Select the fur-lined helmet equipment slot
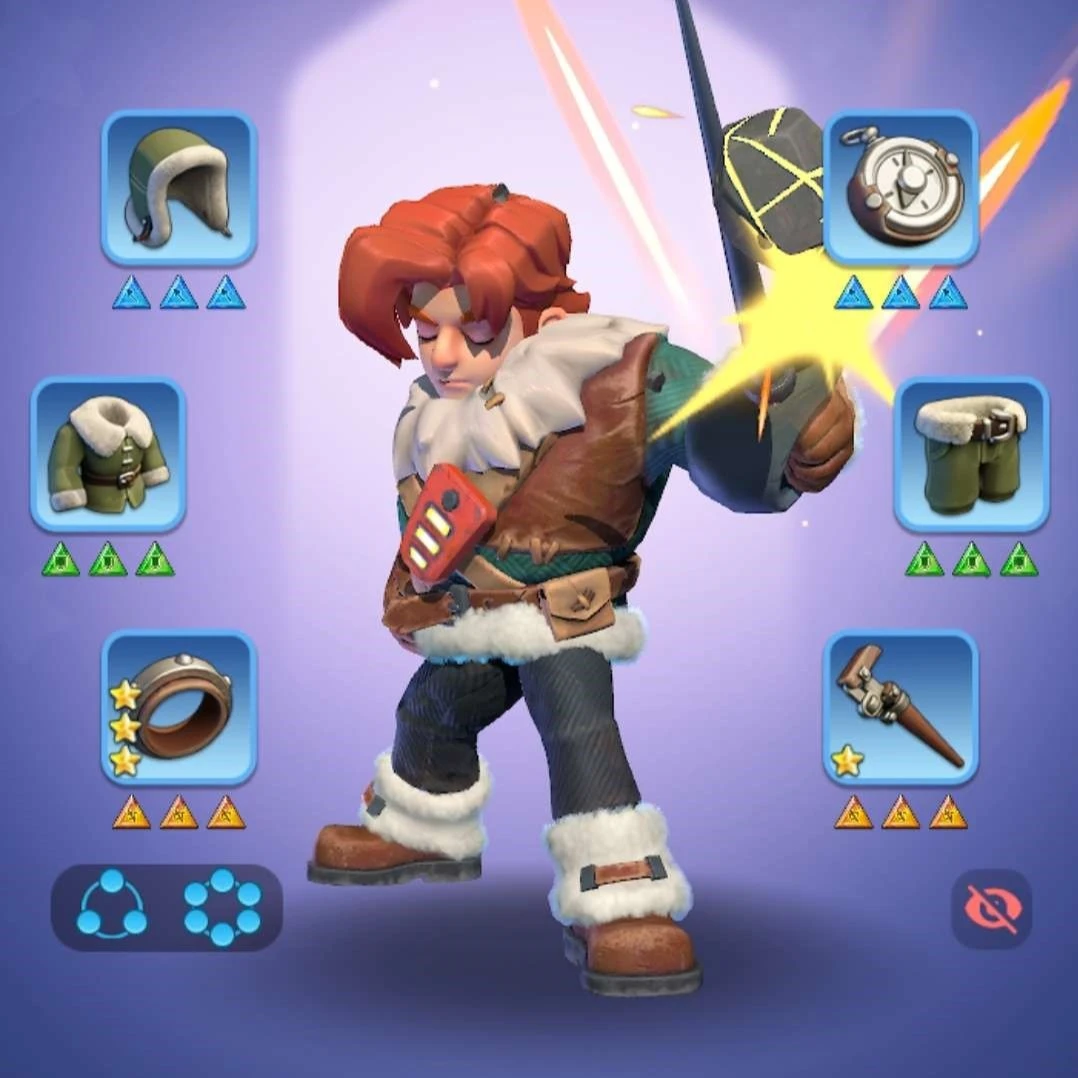The height and width of the screenshot is (1078, 1078). click(x=179, y=188)
